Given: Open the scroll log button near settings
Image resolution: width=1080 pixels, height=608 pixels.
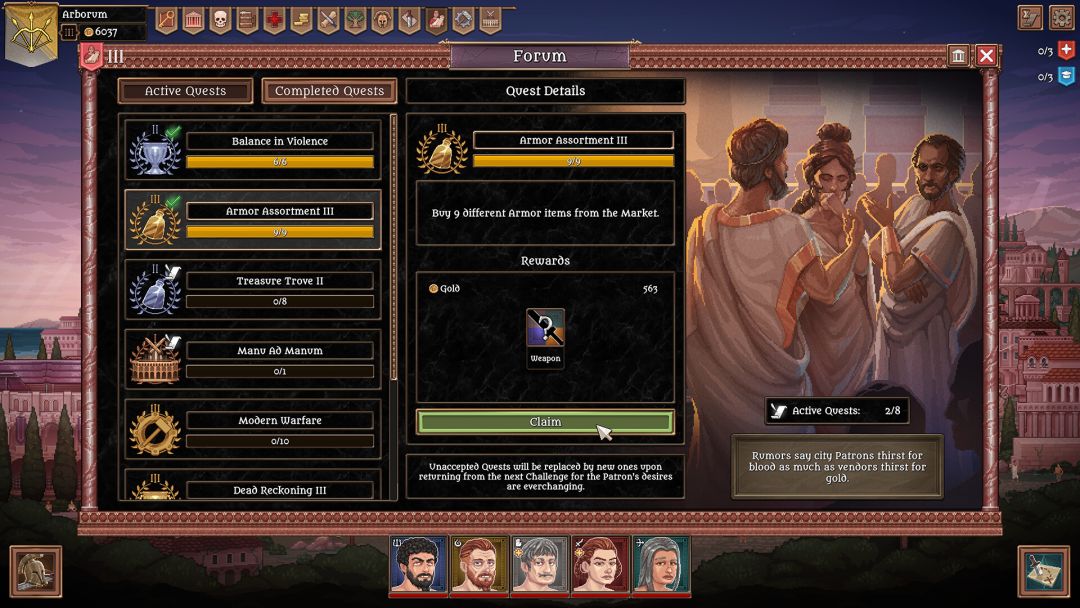Looking at the screenshot, I should [1030, 17].
